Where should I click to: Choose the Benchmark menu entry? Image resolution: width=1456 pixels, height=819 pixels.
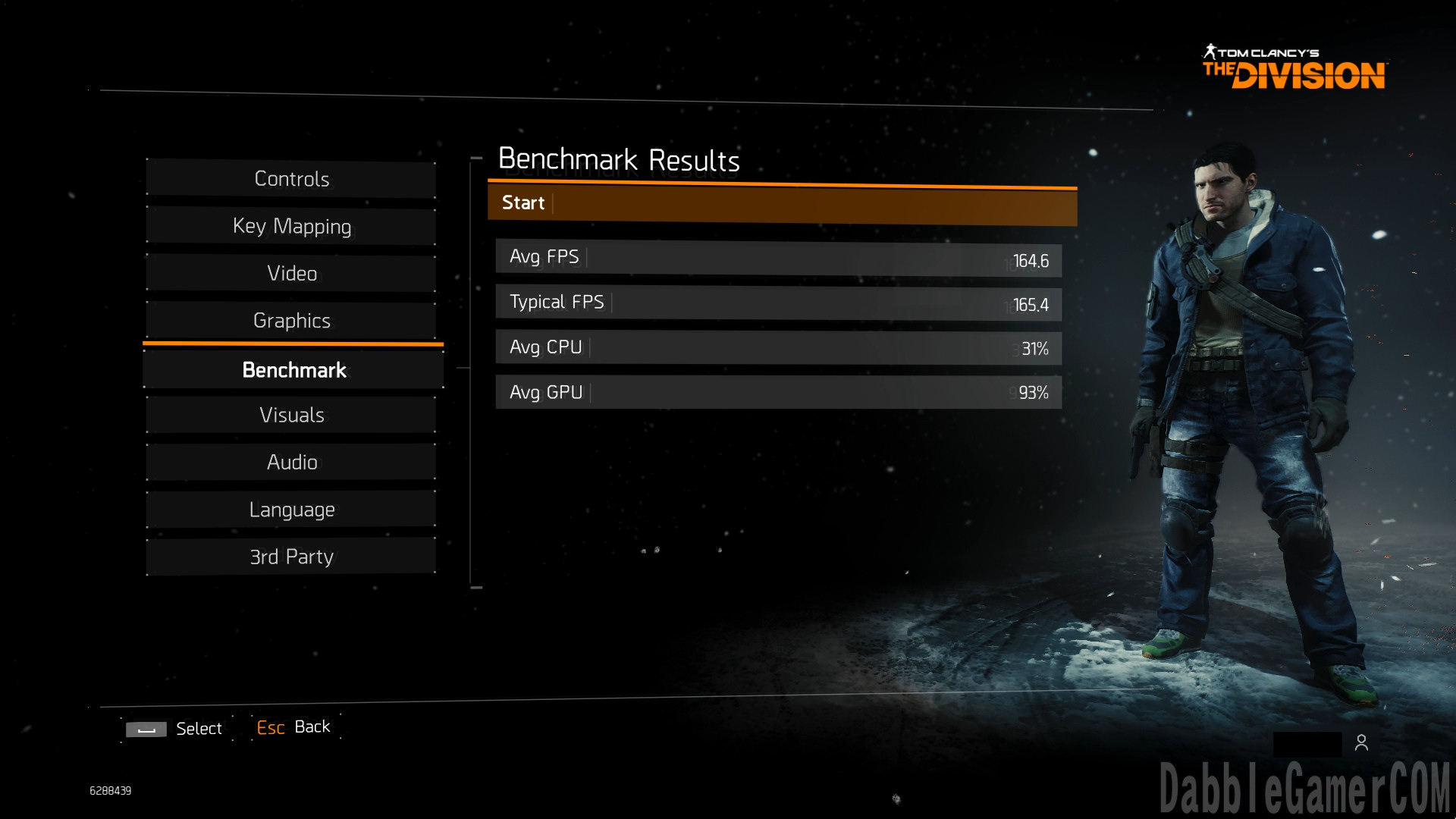coord(293,370)
